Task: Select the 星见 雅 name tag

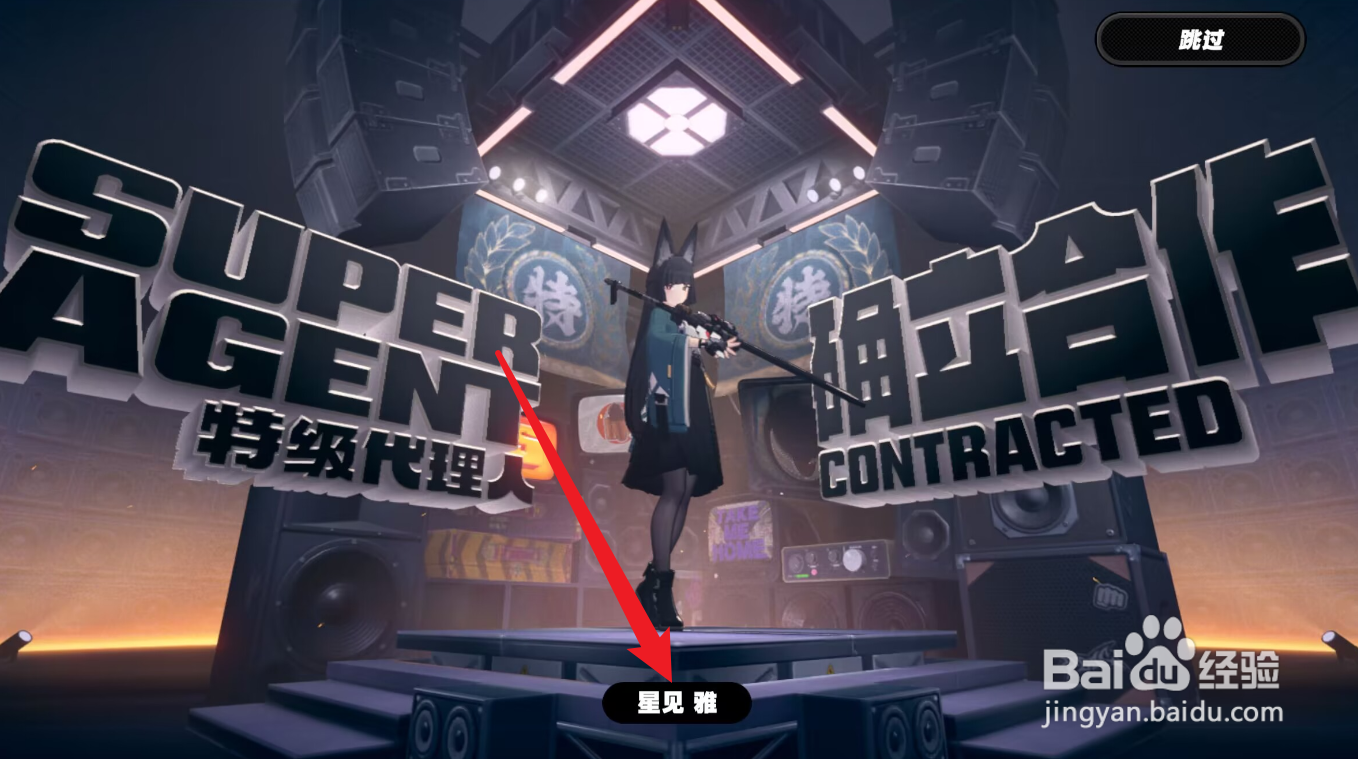Action: pyautogui.click(x=680, y=702)
